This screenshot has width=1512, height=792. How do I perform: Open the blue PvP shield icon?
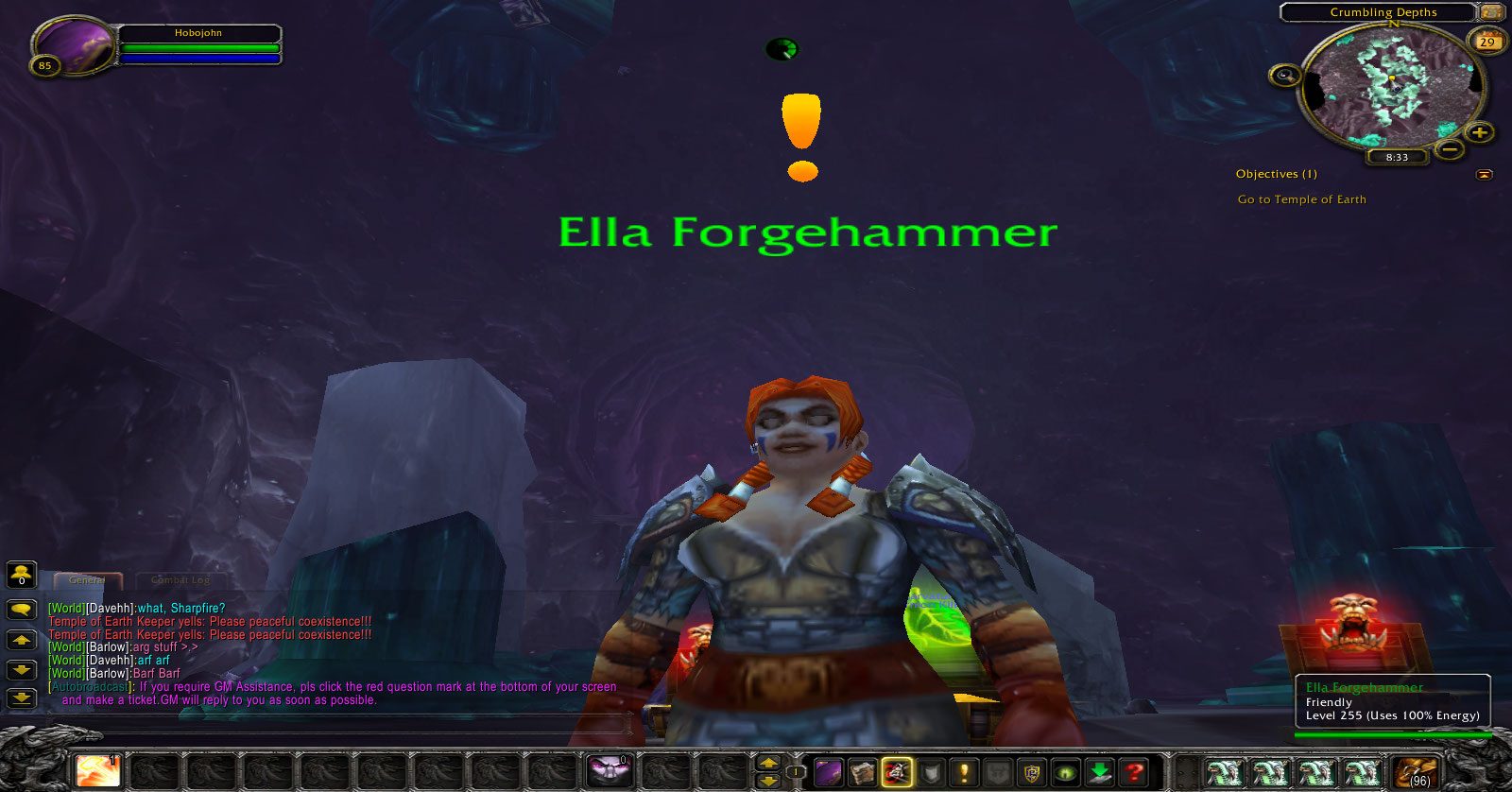1032,772
